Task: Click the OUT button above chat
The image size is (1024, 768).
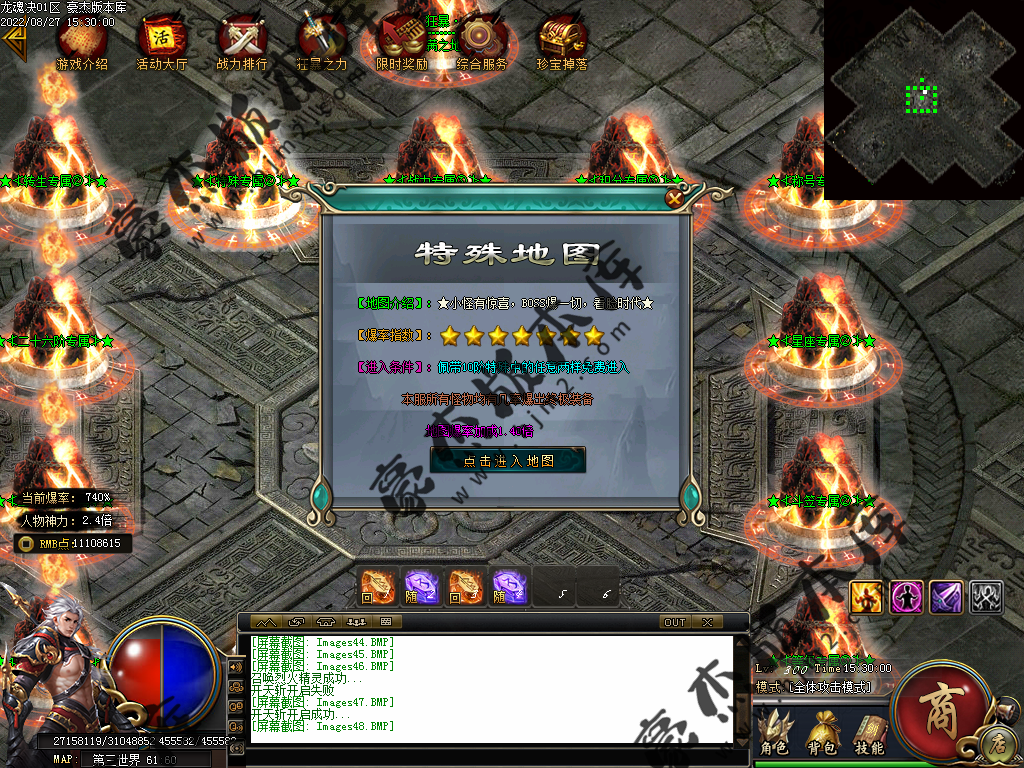Action: point(675,622)
